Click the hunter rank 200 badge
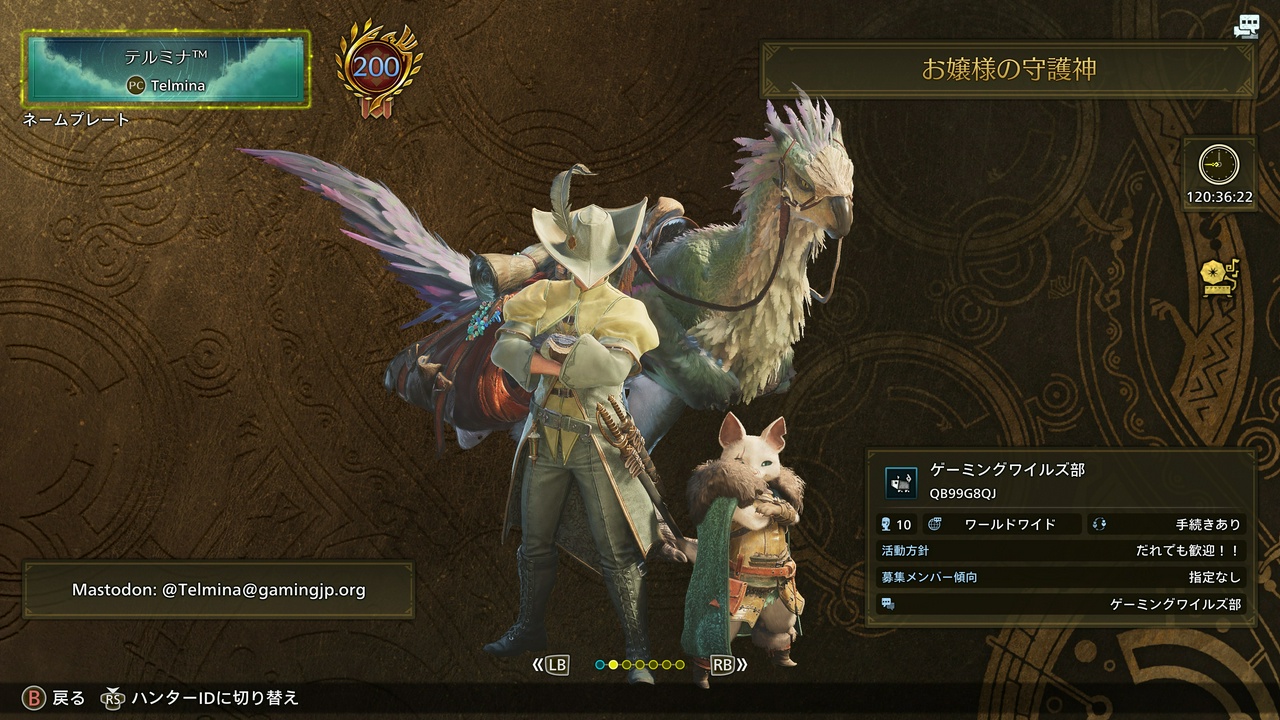Image resolution: width=1280 pixels, height=720 pixels. [x=376, y=68]
